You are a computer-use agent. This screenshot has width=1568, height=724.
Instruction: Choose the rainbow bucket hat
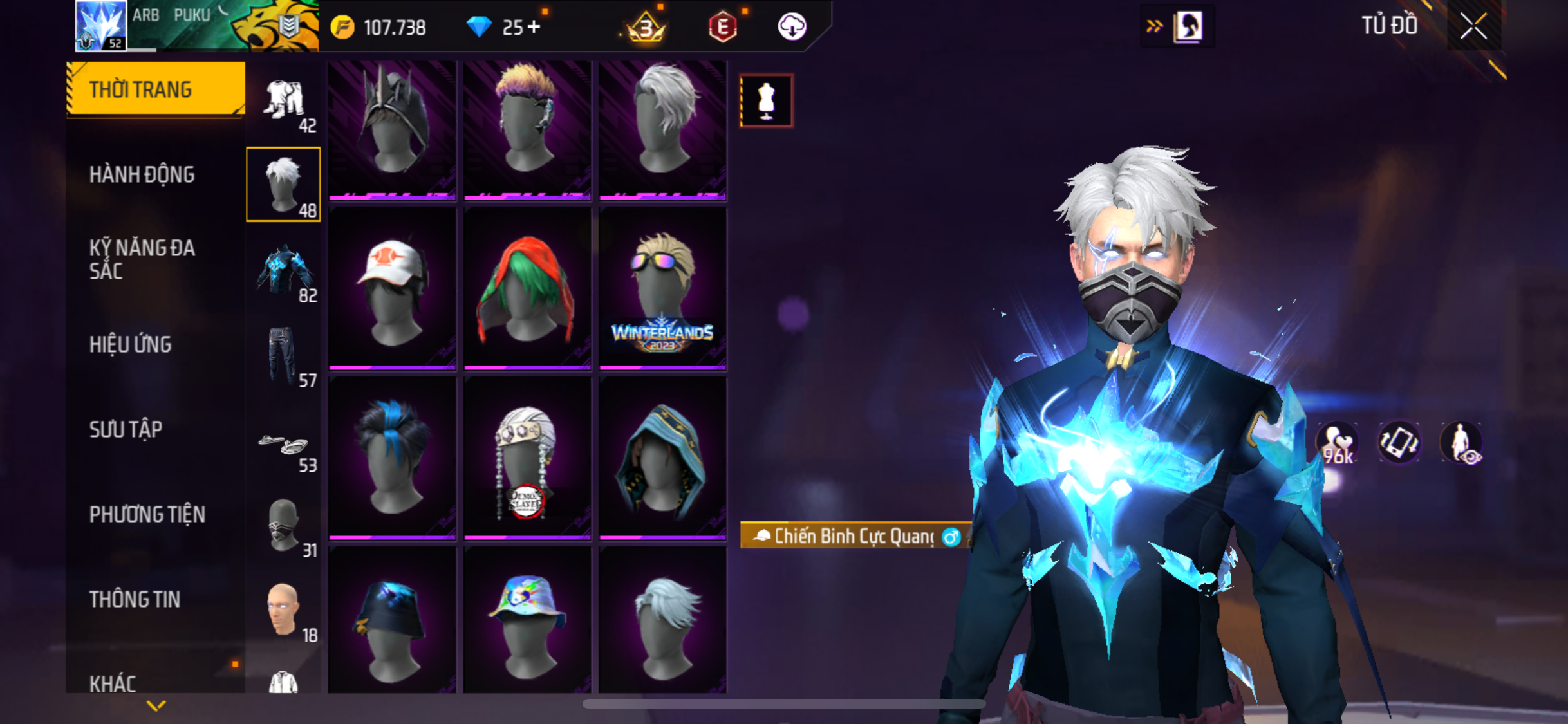[527, 621]
